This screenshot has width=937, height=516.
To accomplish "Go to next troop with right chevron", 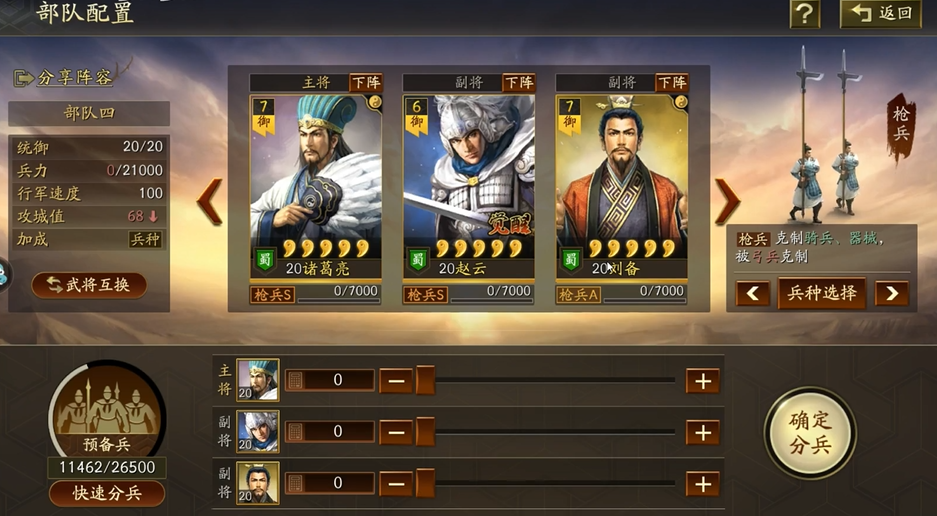I will [726, 202].
